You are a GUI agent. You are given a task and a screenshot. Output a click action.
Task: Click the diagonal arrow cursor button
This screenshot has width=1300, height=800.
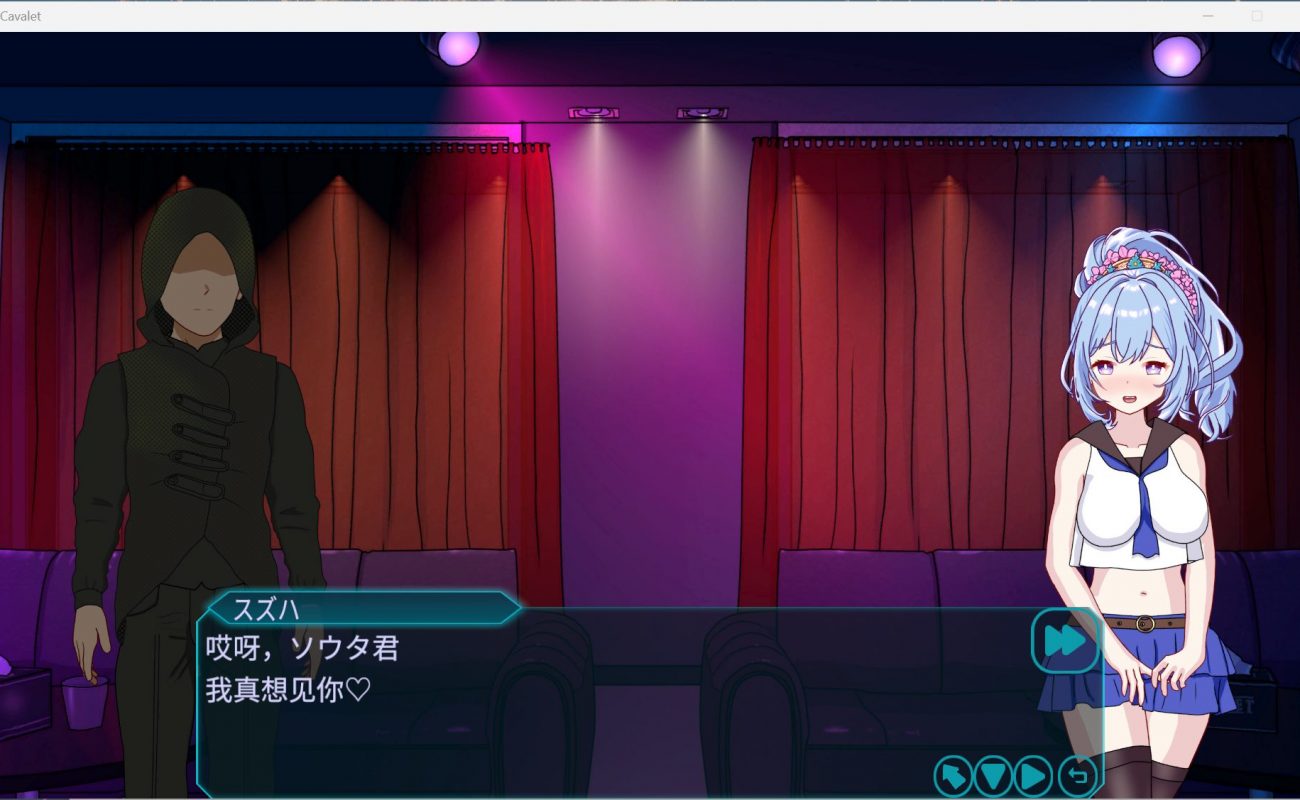click(953, 775)
